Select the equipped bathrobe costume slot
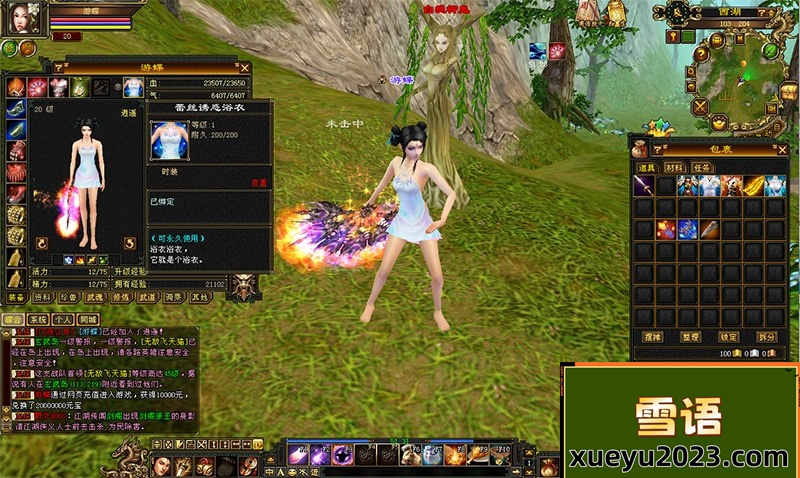Screen dimensions: 800x478 [132, 87]
